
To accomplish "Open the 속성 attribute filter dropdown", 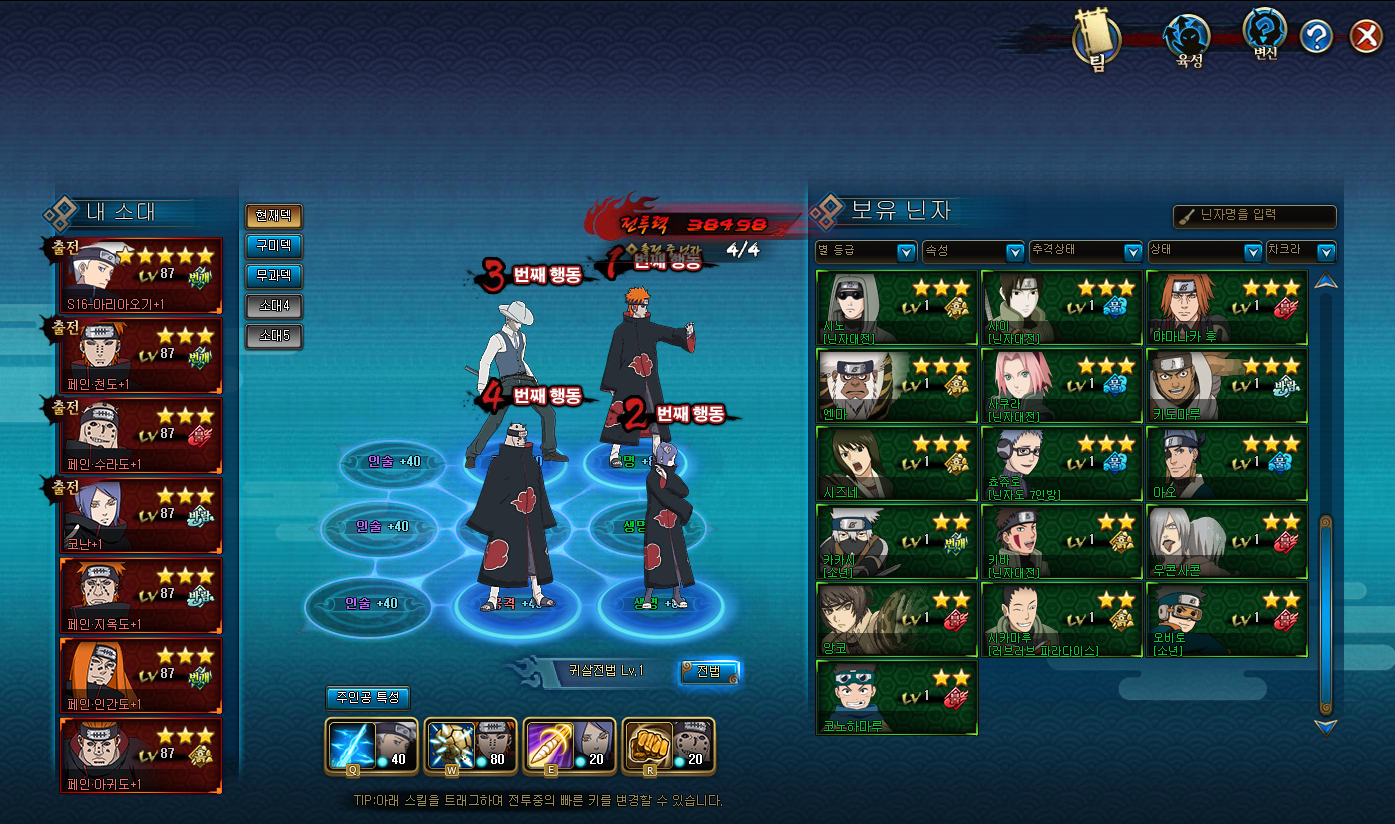I will click(972, 251).
